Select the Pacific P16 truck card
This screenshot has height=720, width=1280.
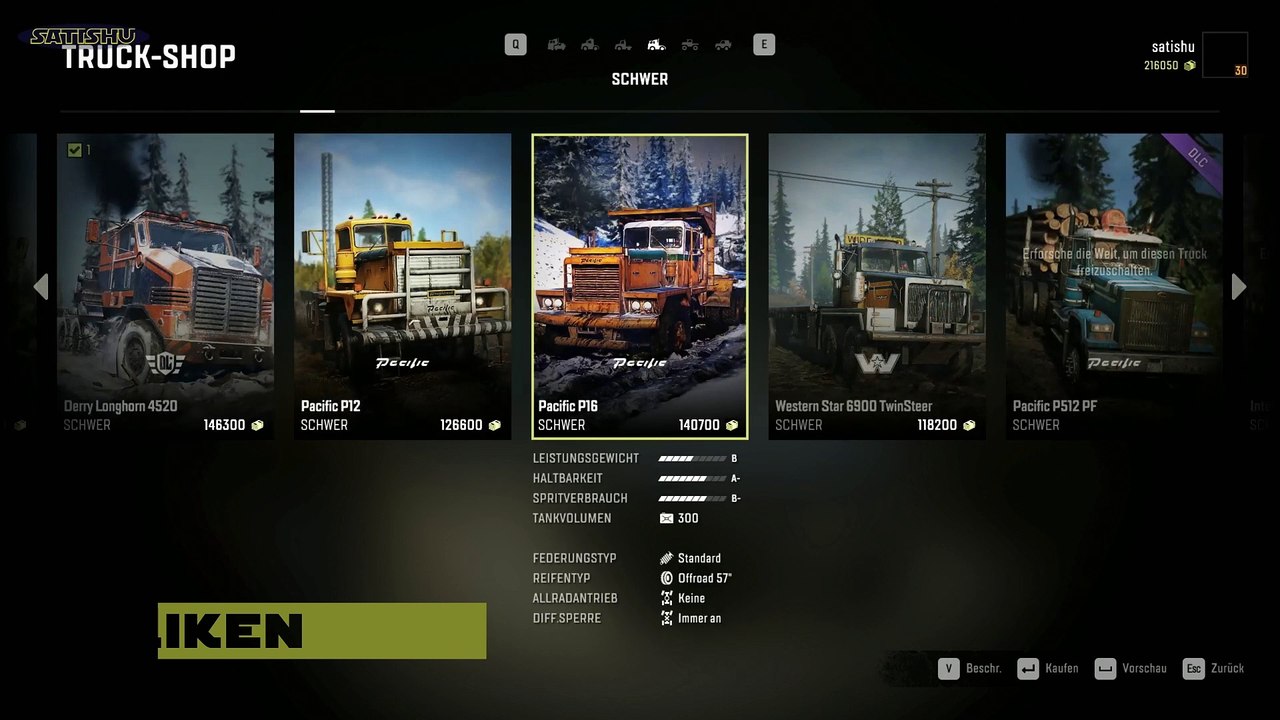[x=640, y=286]
